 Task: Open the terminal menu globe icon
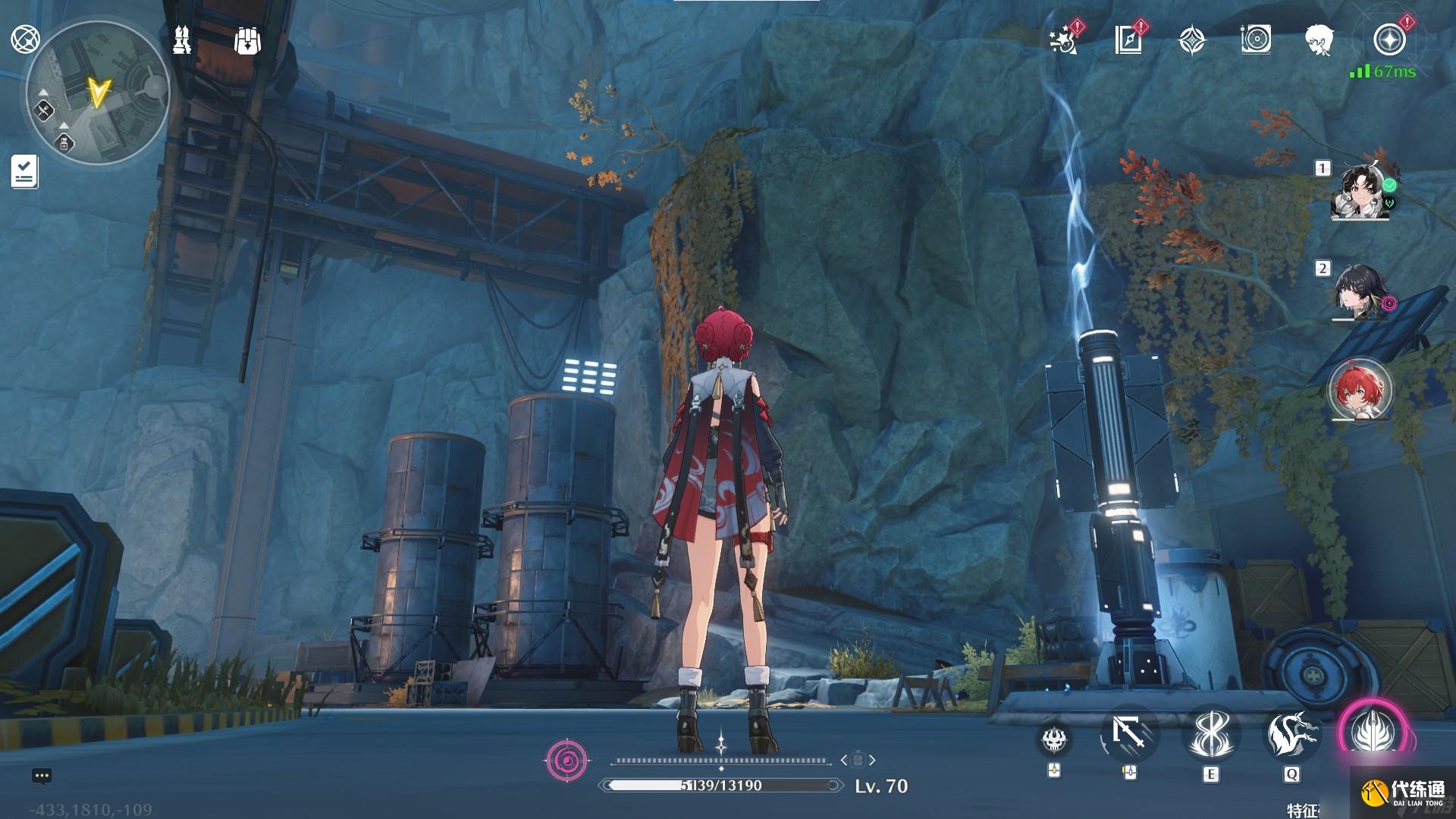[25, 39]
